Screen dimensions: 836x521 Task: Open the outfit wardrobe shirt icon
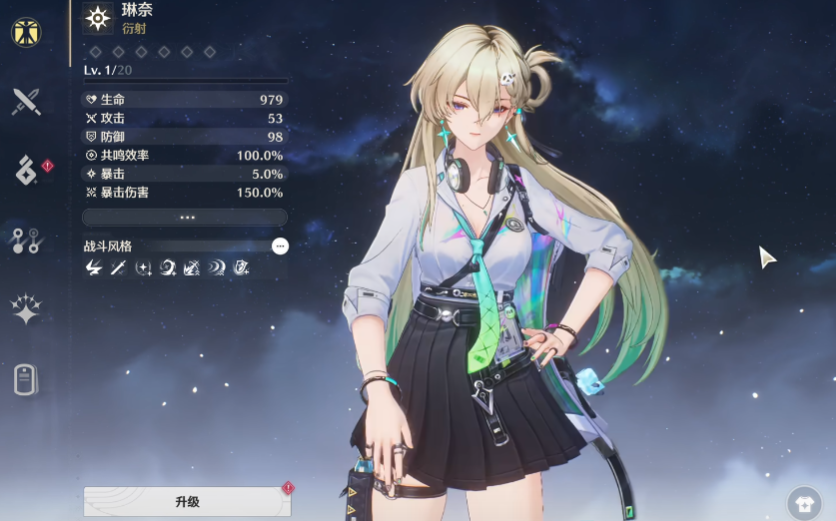[803, 503]
